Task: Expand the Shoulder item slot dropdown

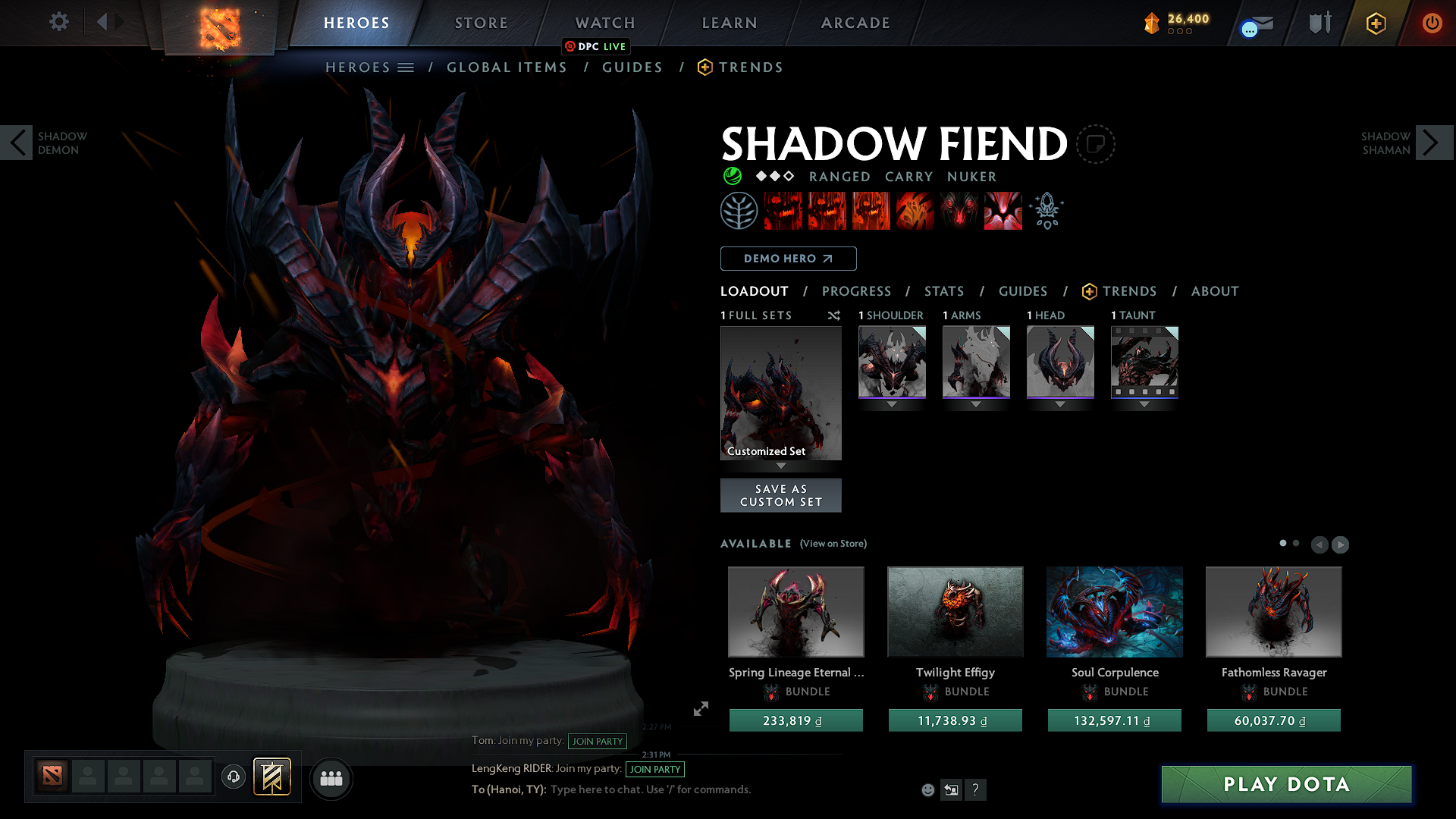Action: coord(892,404)
